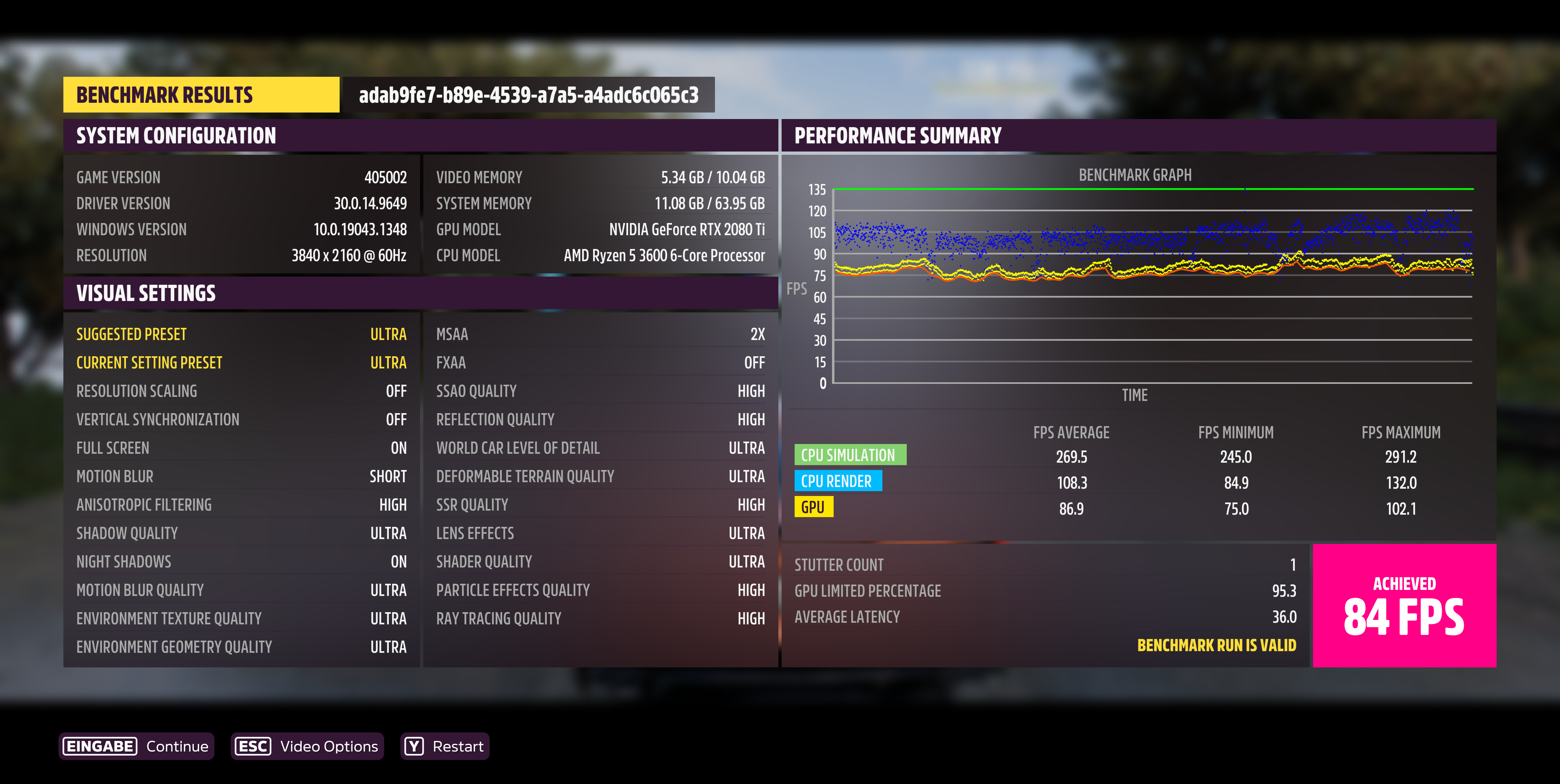This screenshot has height=784, width=1560.
Task: Click the yellow GPU color swatch
Action: (x=814, y=507)
